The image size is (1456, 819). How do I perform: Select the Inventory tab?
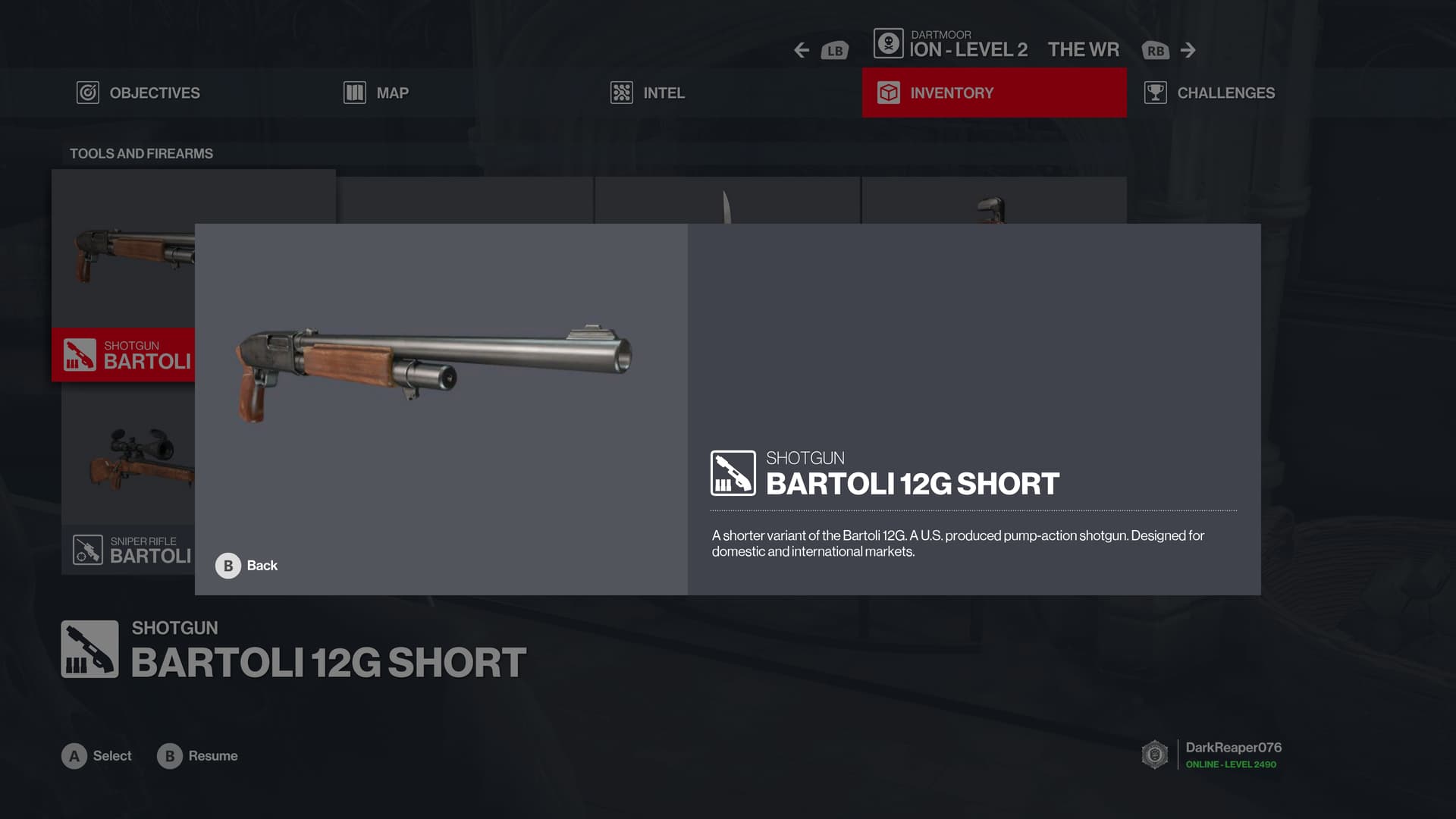pyautogui.click(x=993, y=93)
